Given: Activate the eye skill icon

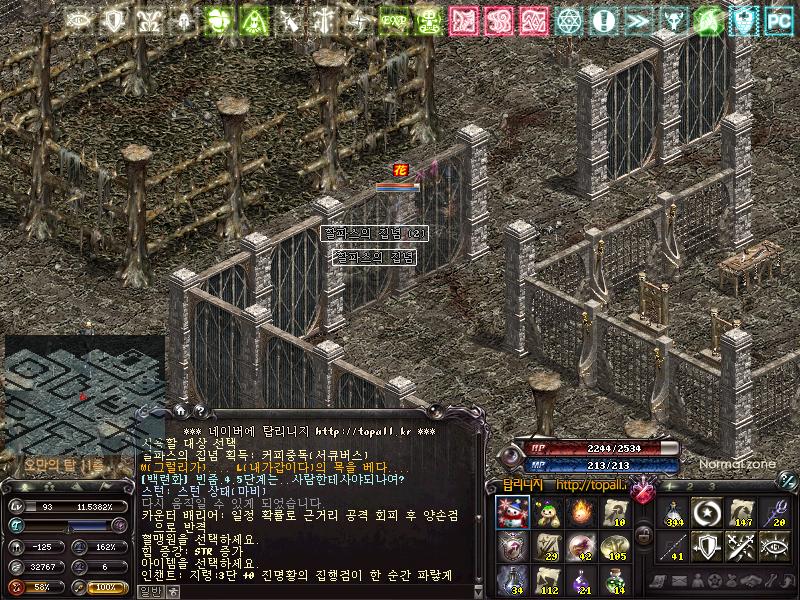Looking at the screenshot, I should 775,547.
